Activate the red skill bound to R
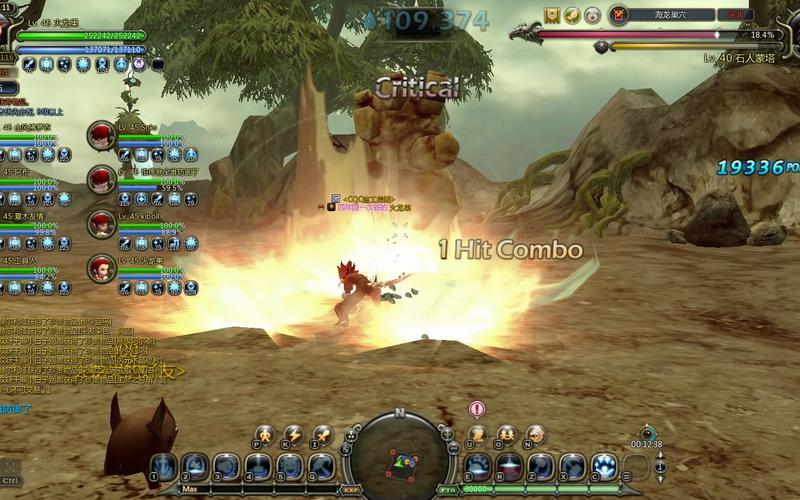 (x=510, y=466)
